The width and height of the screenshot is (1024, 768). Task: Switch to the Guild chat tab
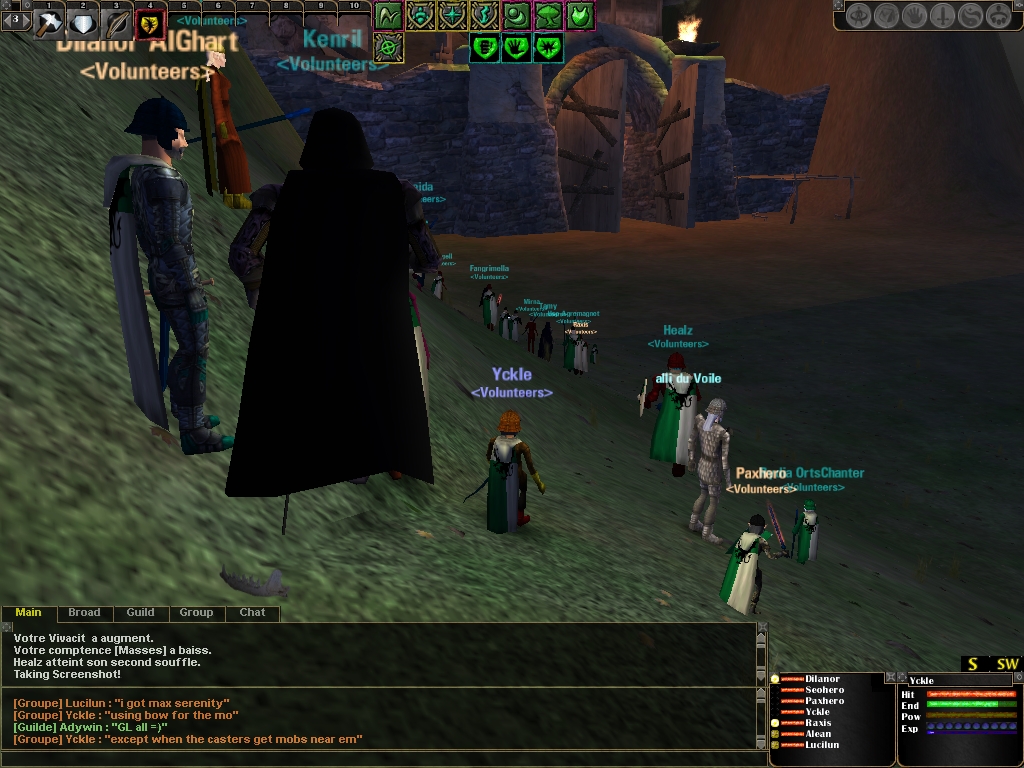tap(140, 612)
